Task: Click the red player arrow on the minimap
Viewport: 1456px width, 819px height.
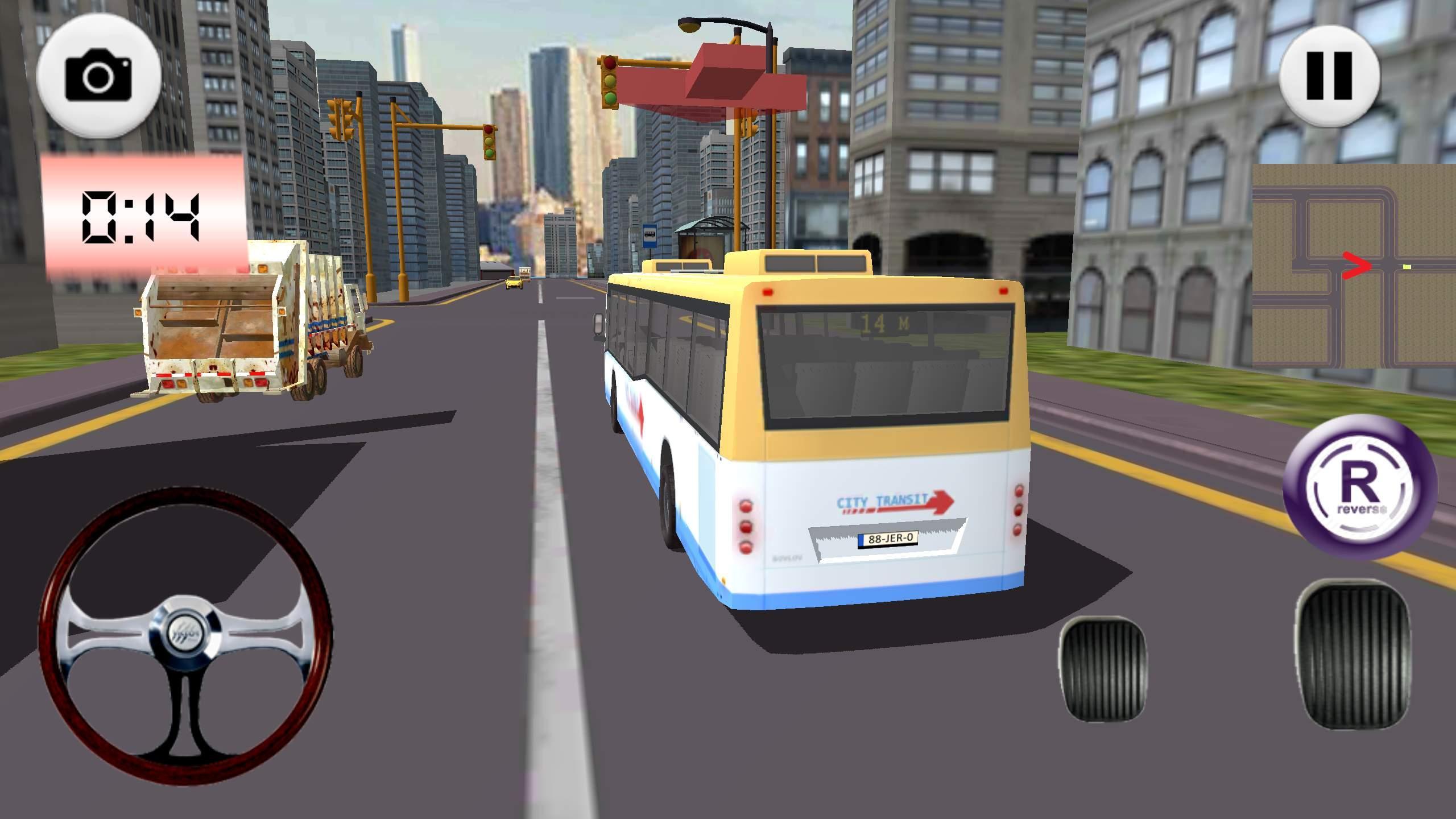Action: pos(1356,266)
